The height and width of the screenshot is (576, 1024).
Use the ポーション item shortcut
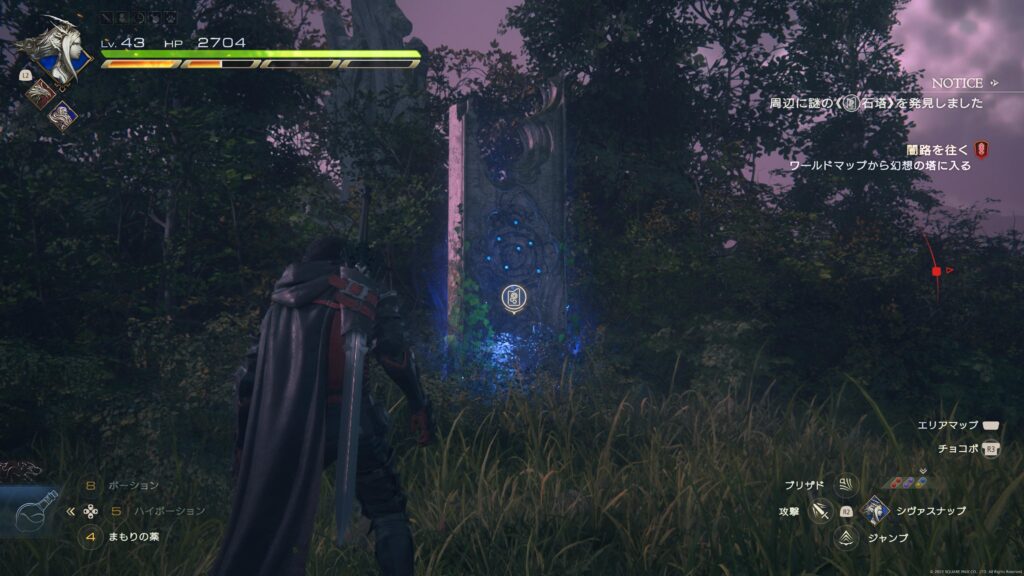(x=132, y=485)
